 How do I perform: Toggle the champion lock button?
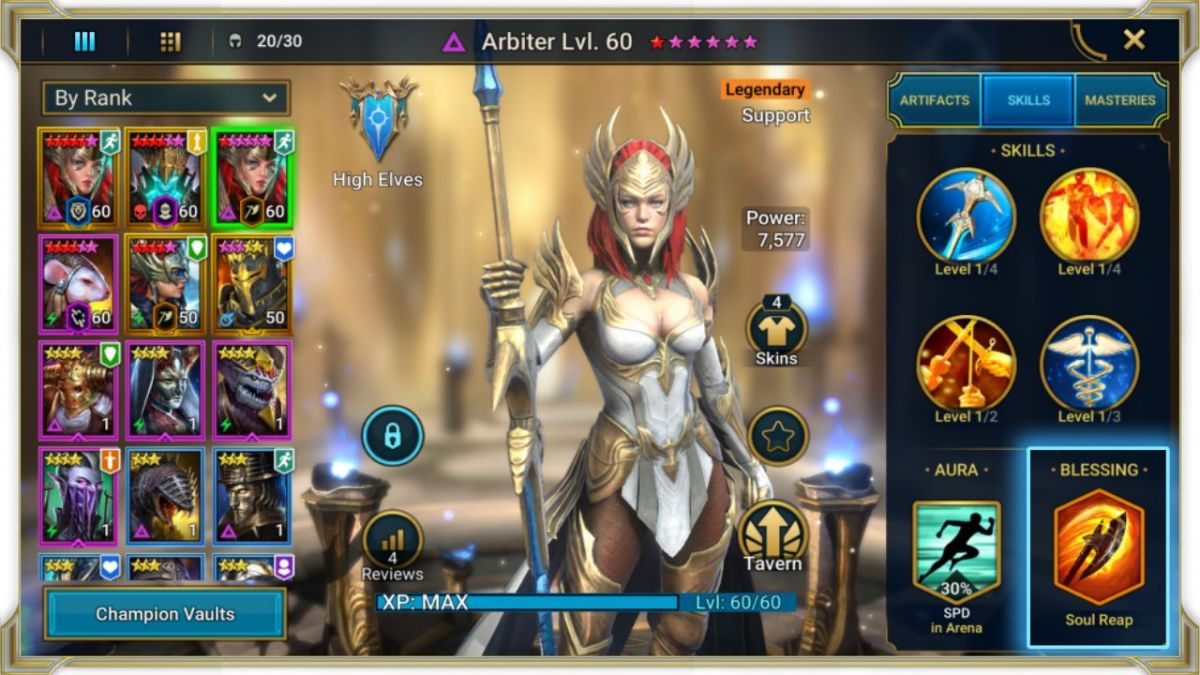pyautogui.click(x=392, y=436)
